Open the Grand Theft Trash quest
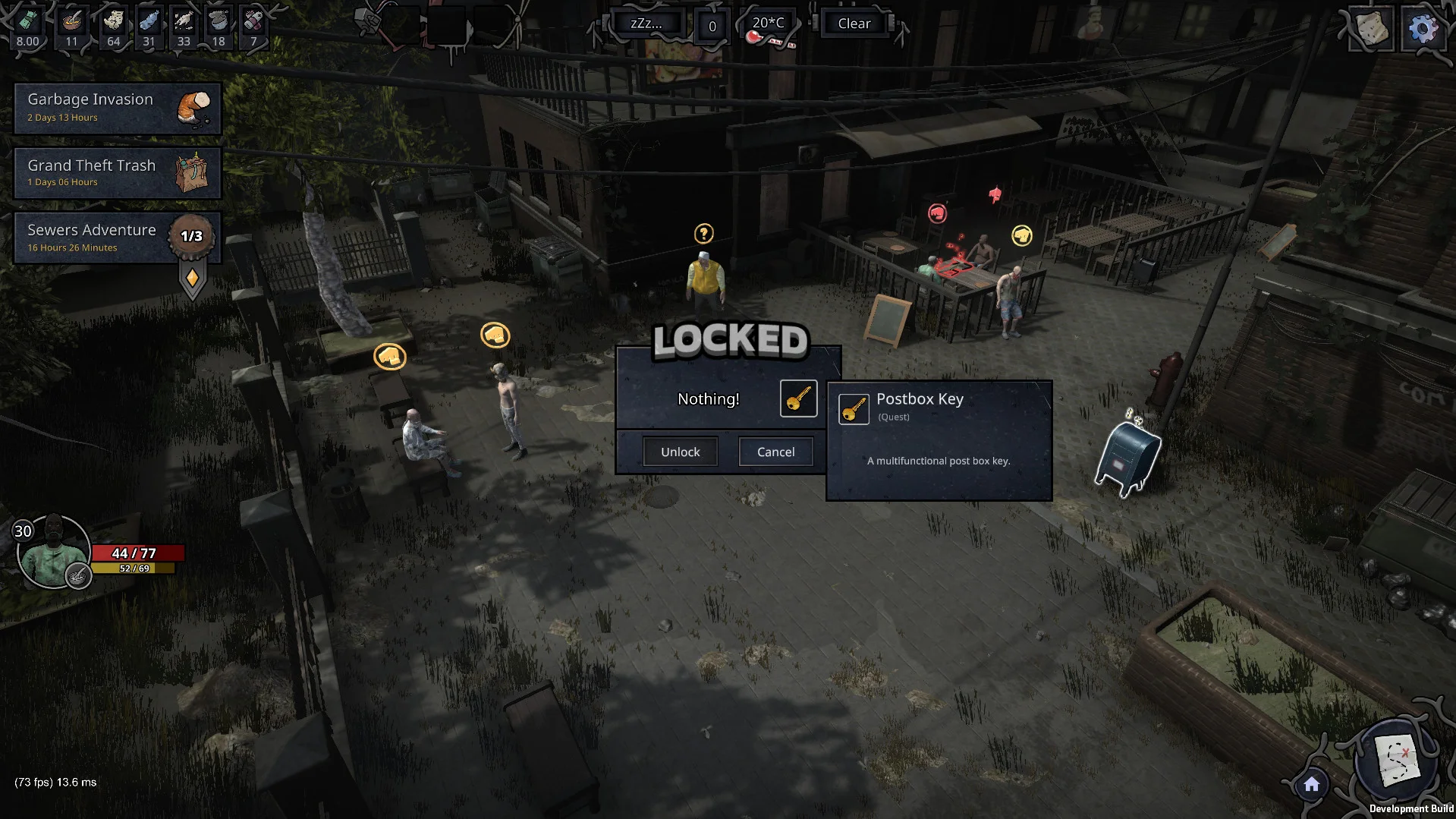 pos(118,173)
